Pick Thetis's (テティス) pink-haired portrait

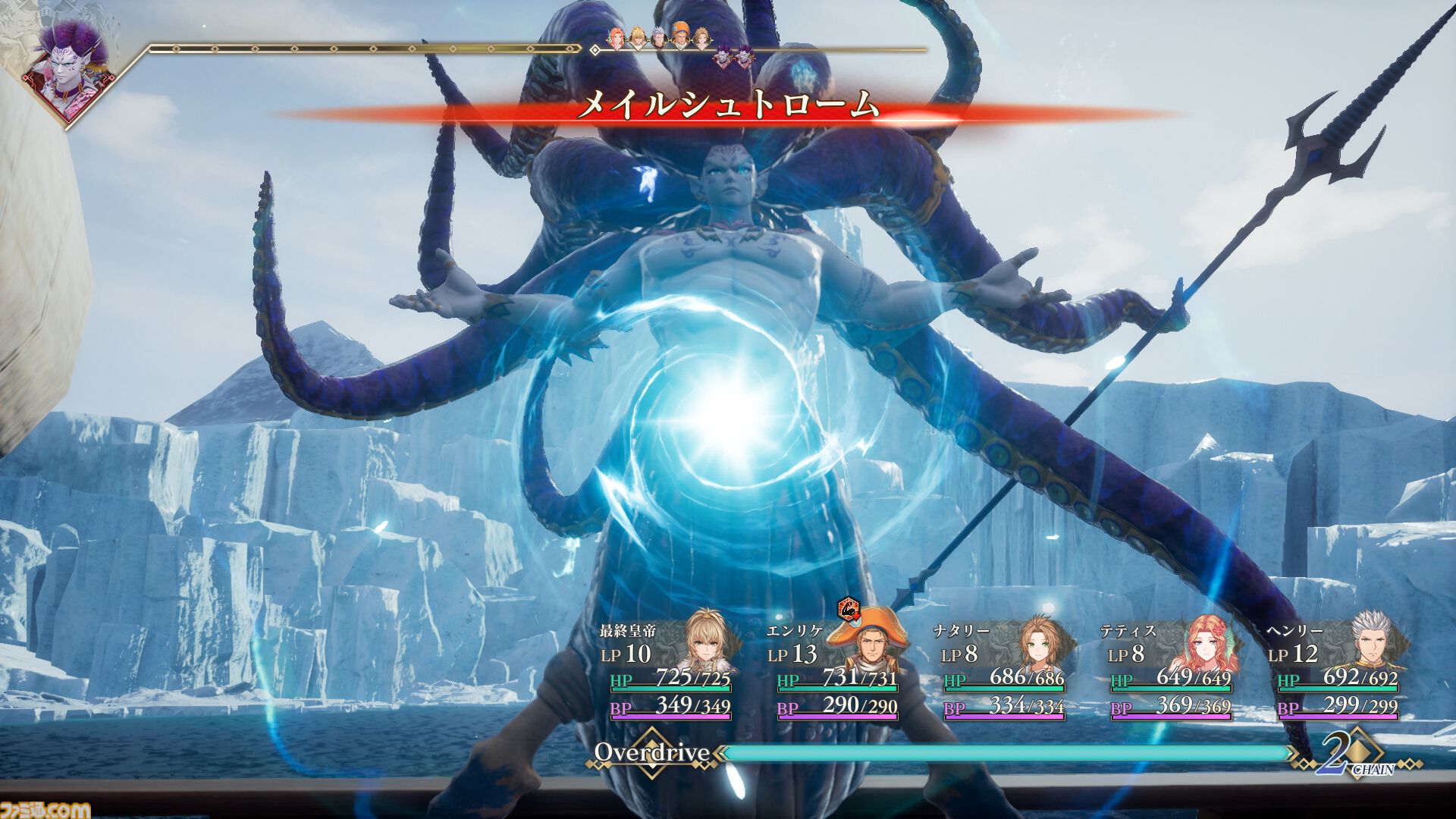click(1210, 647)
